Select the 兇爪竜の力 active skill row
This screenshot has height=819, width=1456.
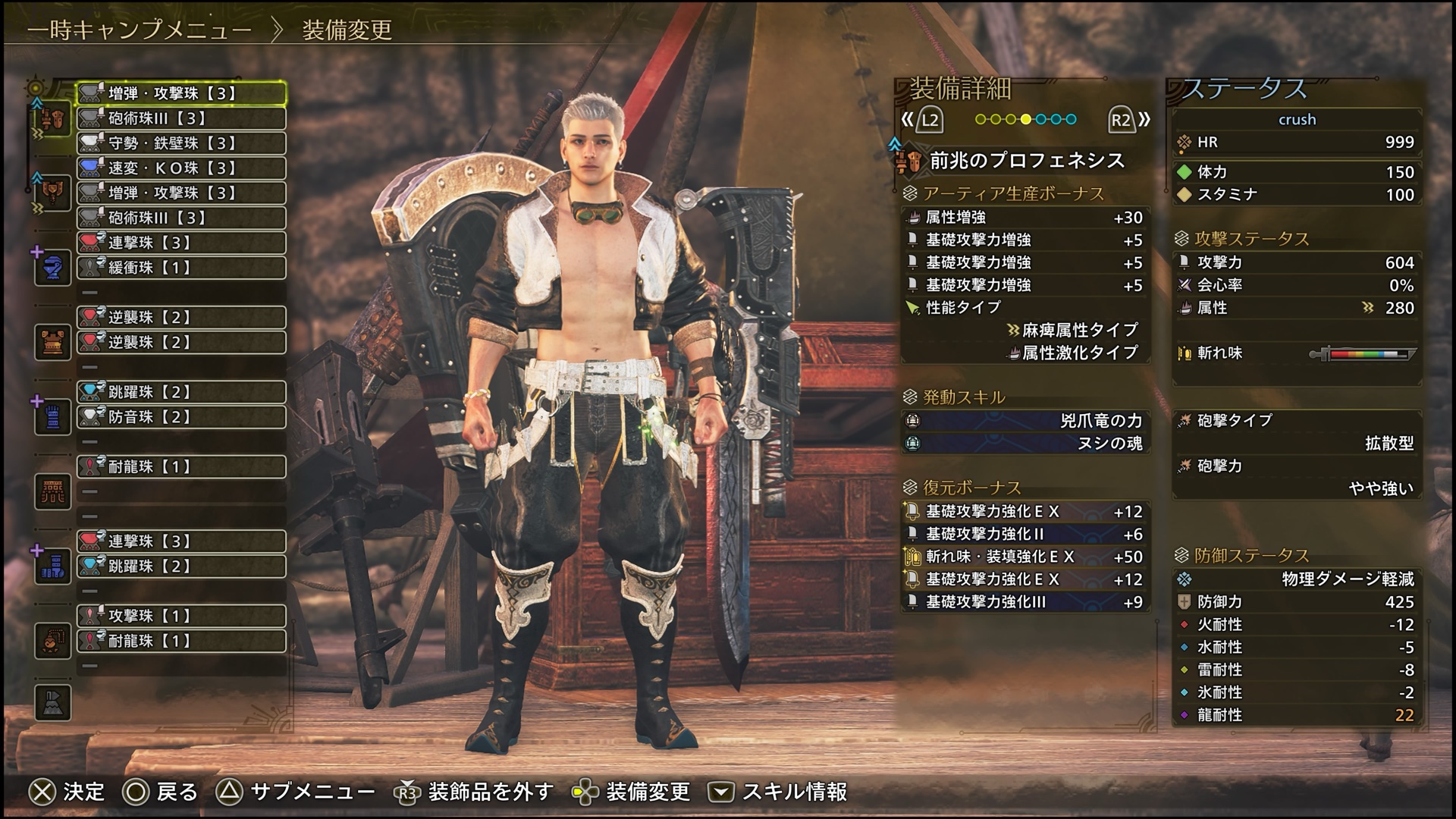[1025, 421]
